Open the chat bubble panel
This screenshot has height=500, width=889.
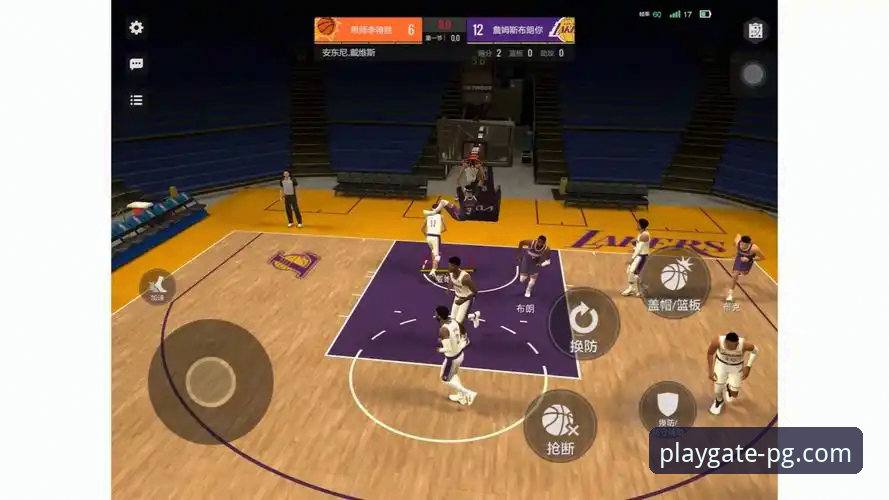point(136,64)
